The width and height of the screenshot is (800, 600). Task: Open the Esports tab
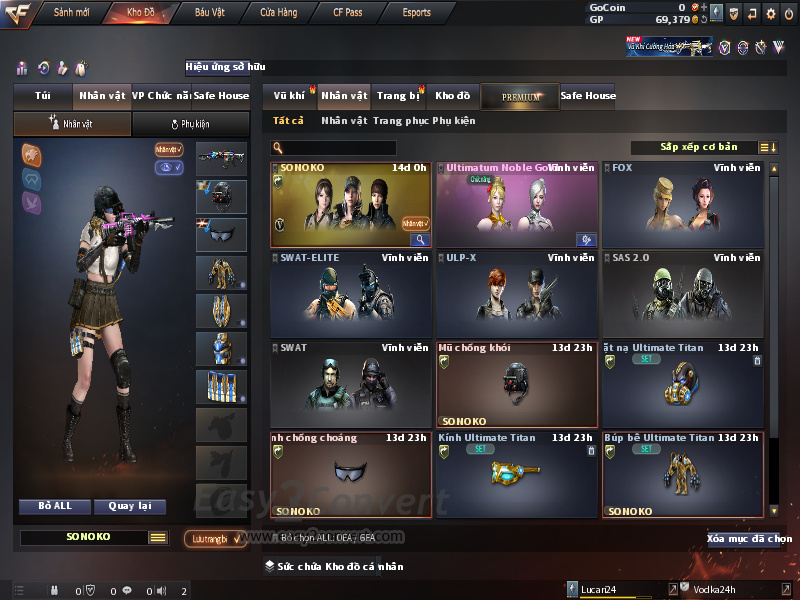[416, 13]
